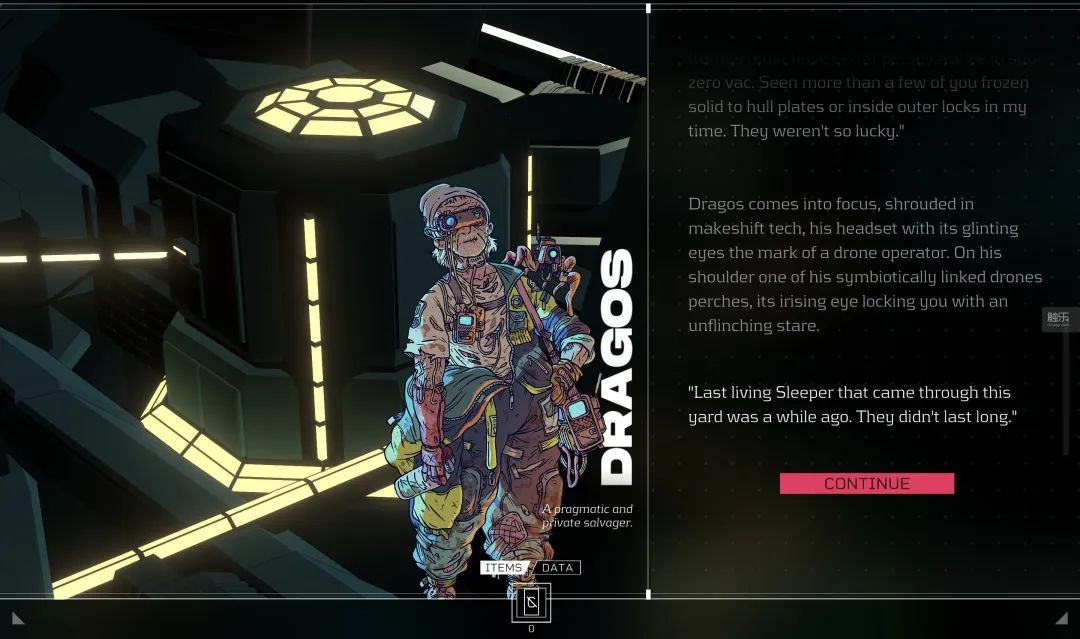Switch to the ITEMS tab
This screenshot has height=639, width=1080.
point(503,568)
